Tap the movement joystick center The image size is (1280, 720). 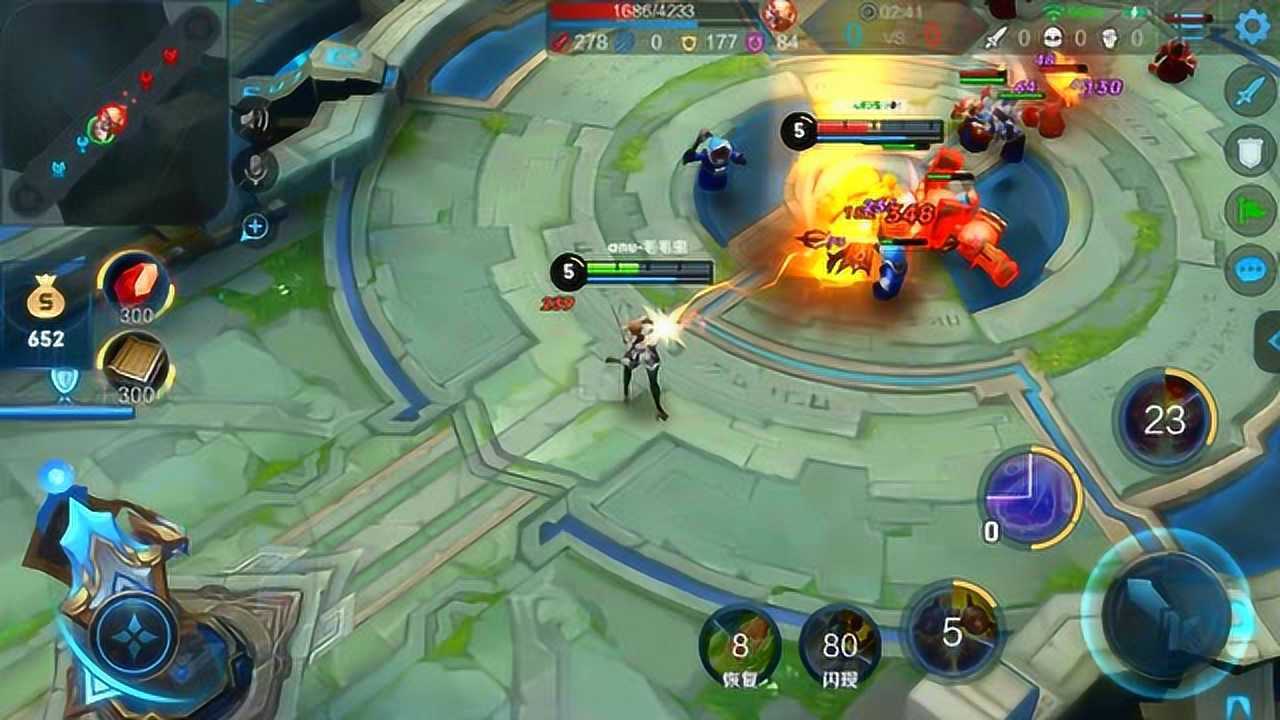click(133, 635)
